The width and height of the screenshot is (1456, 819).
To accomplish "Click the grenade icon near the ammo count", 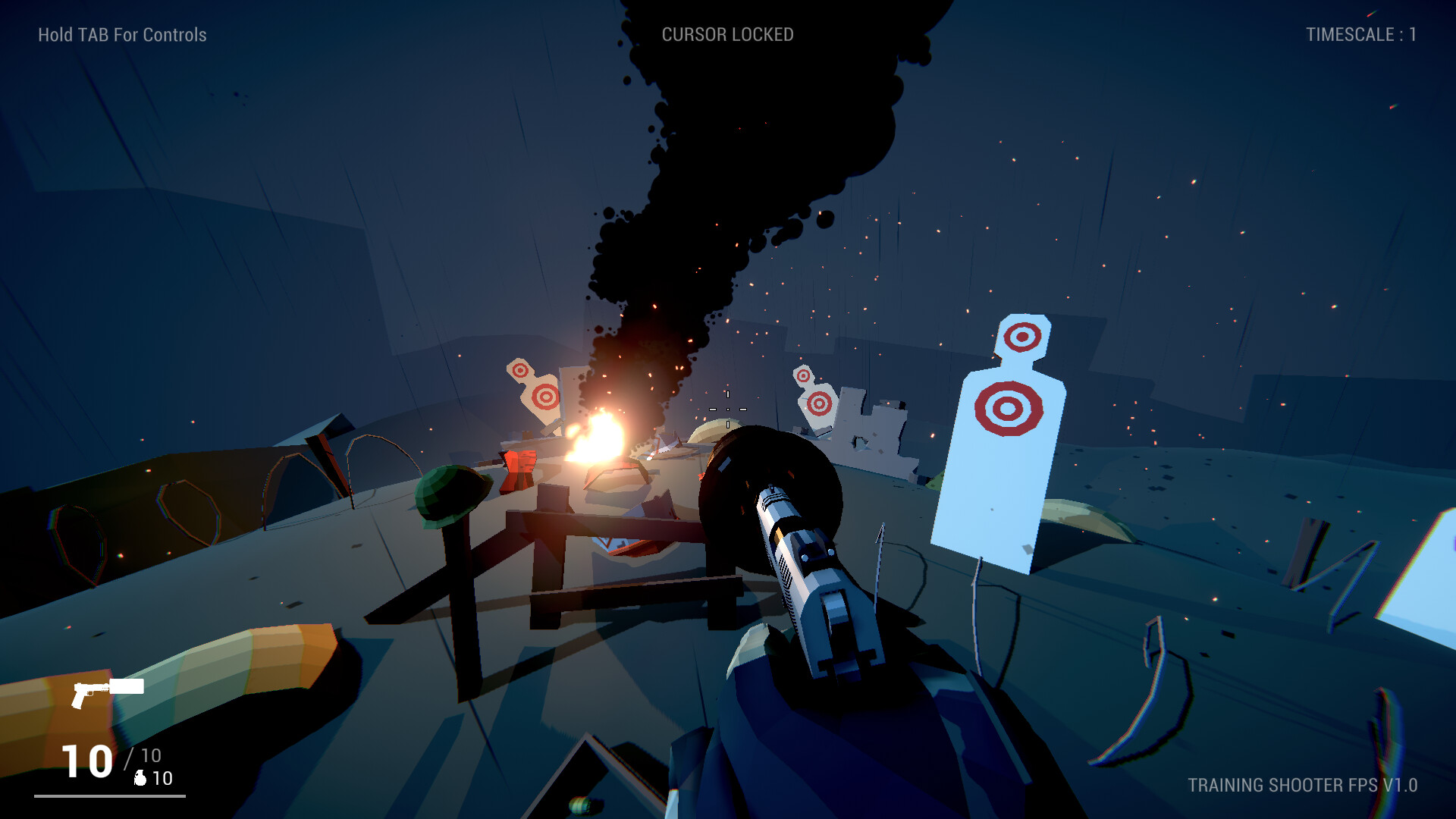I will pyautogui.click(x=139, y=777).
